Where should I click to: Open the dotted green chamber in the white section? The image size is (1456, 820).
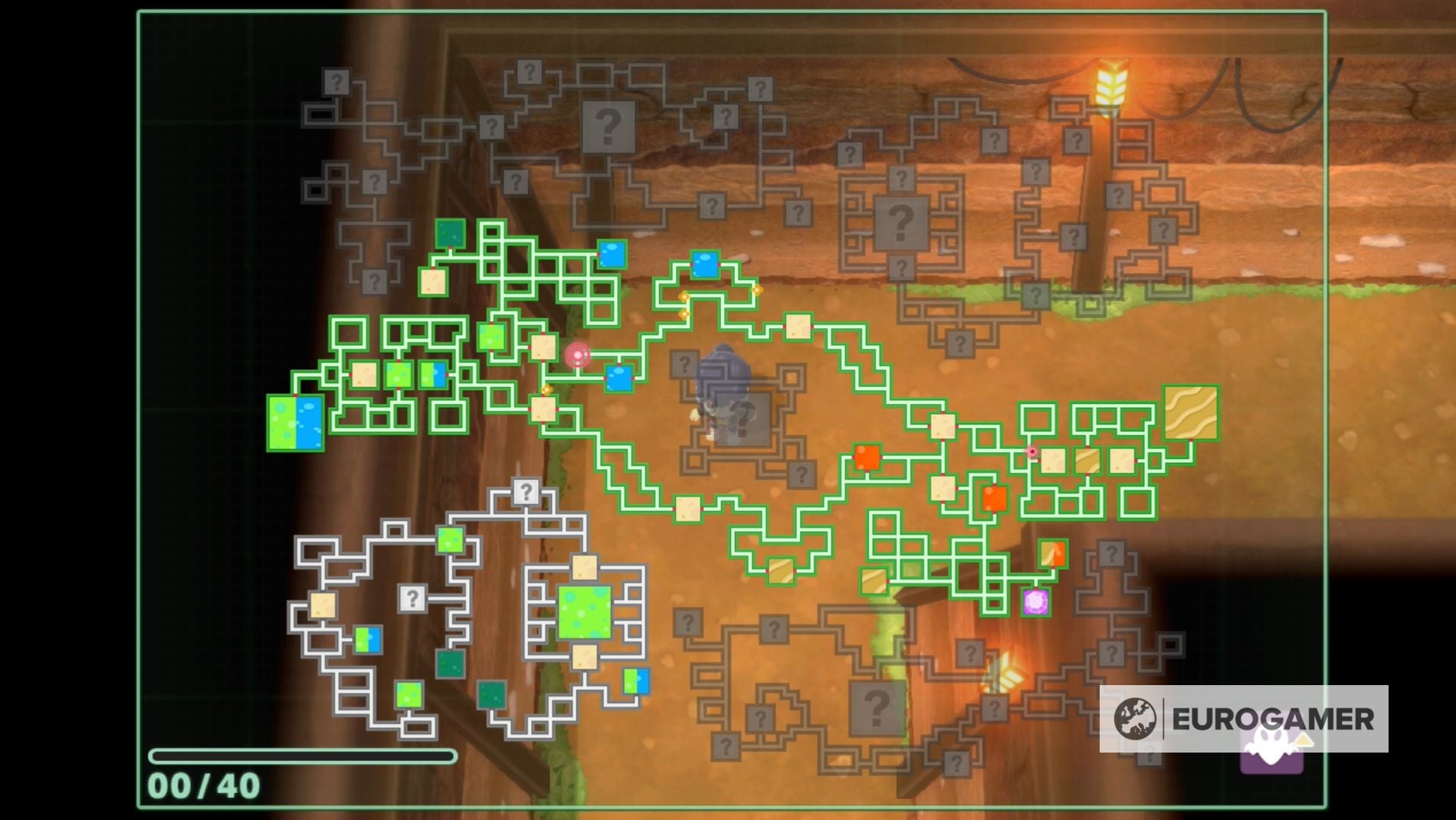point(586,613)
